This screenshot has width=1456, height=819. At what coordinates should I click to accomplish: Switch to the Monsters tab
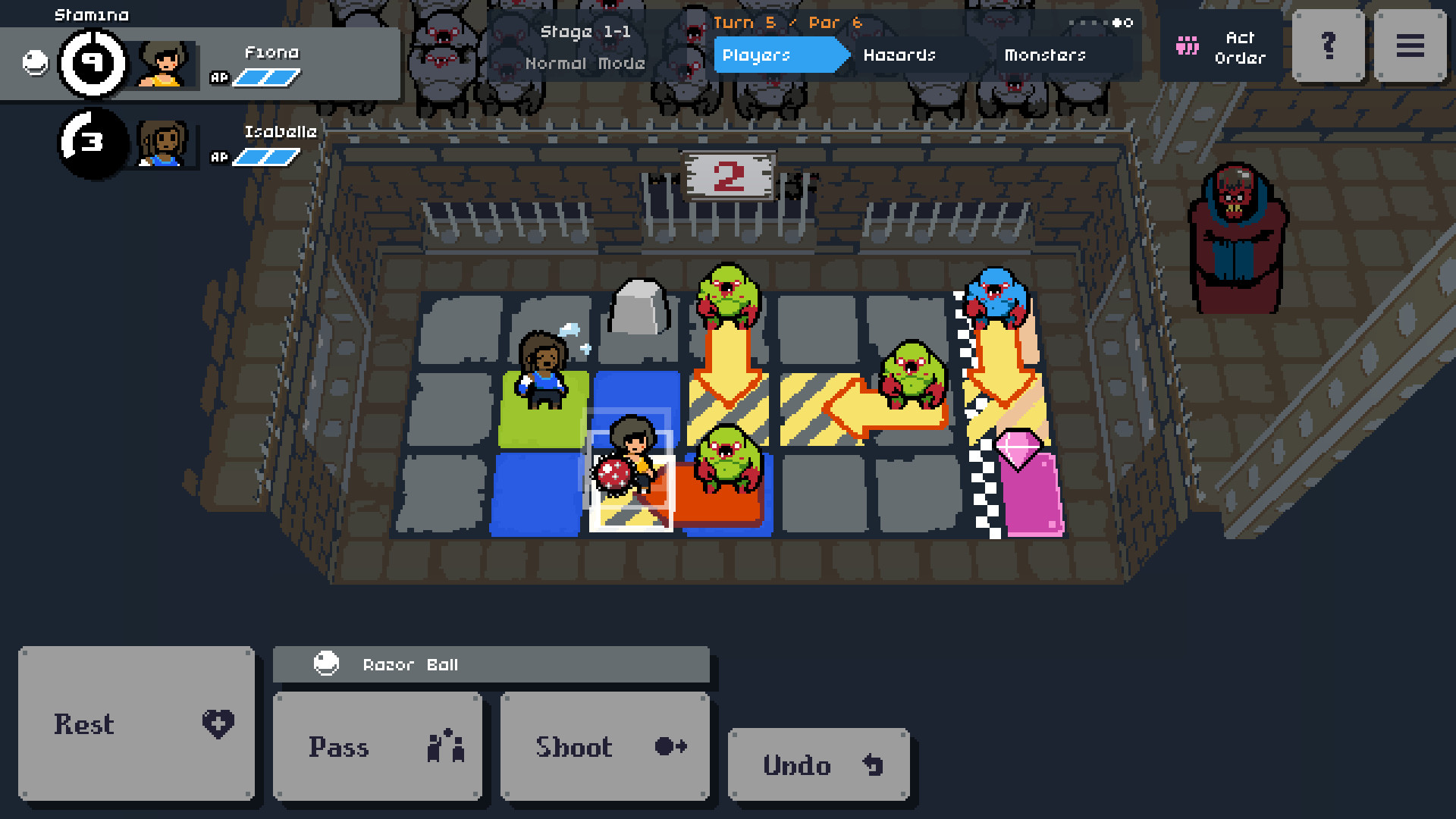pyautogui.click(x=1044, y=55)
